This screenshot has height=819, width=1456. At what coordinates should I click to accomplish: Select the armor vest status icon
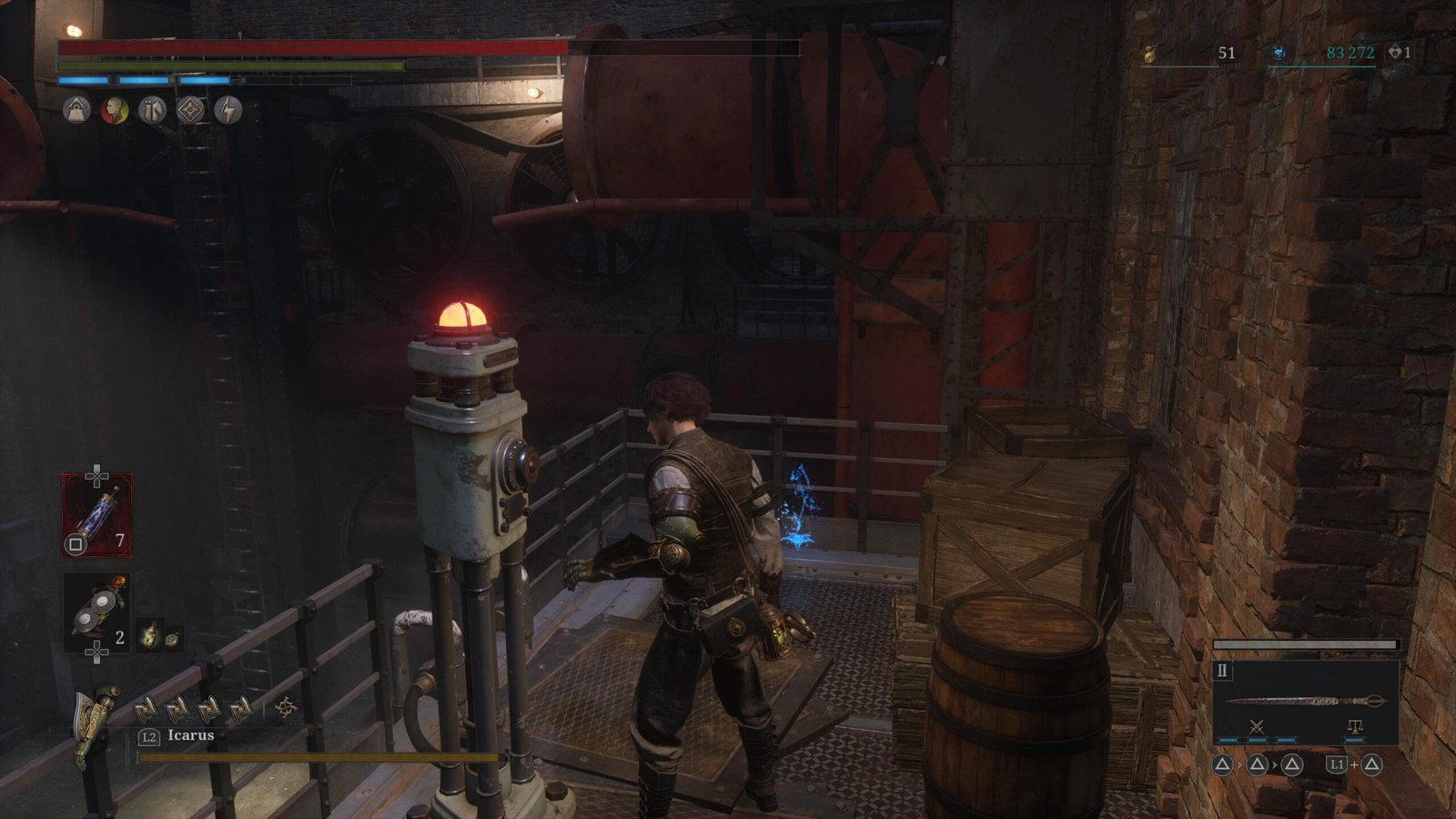(152, 111)
